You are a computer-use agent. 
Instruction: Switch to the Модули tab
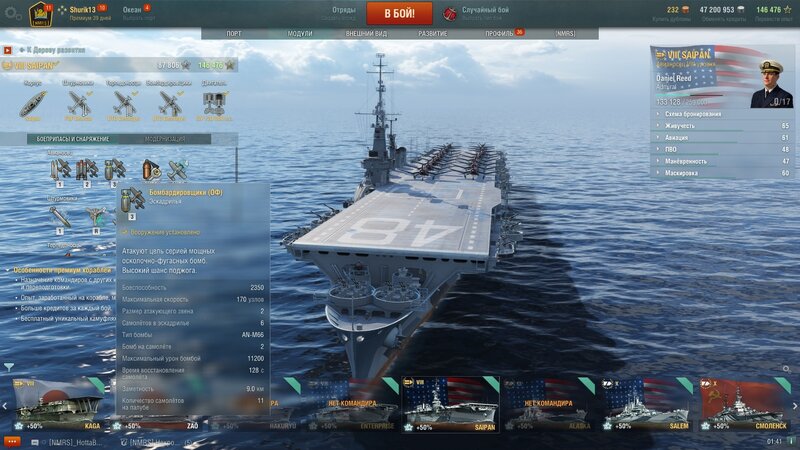(x=299, y=33)
